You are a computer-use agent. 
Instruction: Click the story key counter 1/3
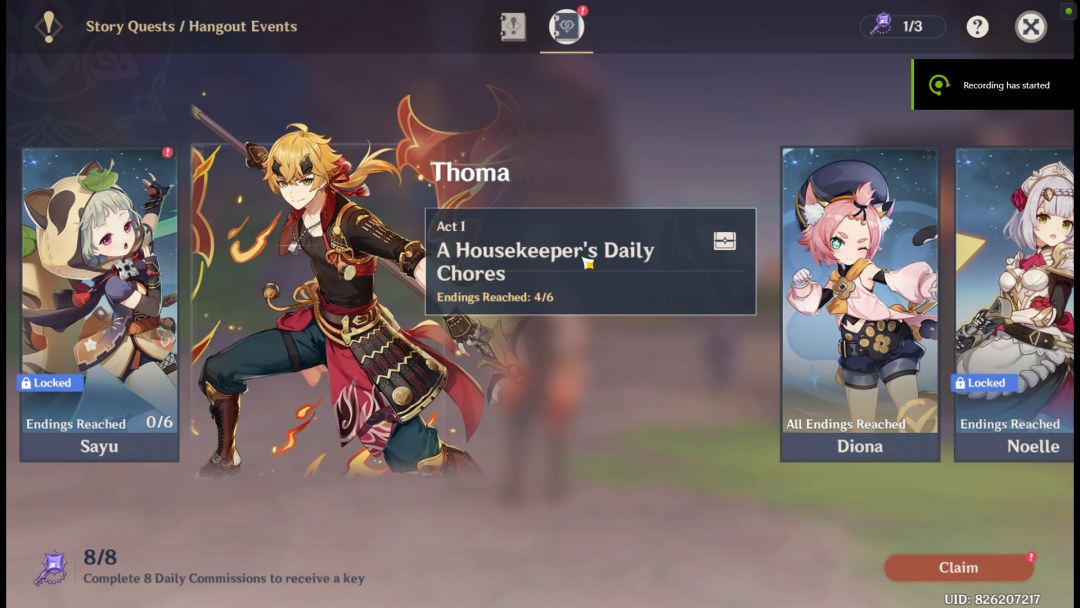(x=902, y=27)
